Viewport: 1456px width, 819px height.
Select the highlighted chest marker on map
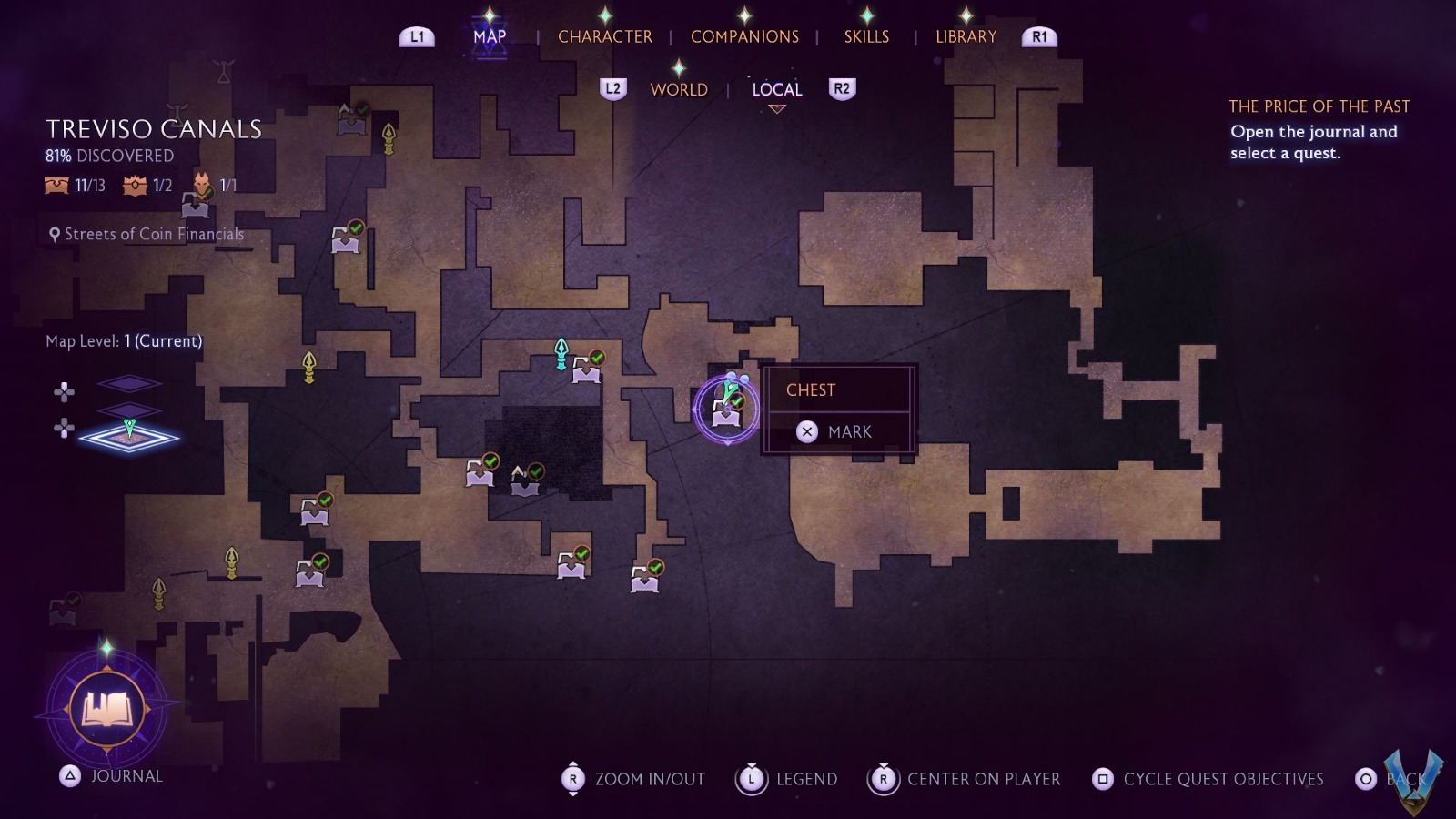point(726,411)
